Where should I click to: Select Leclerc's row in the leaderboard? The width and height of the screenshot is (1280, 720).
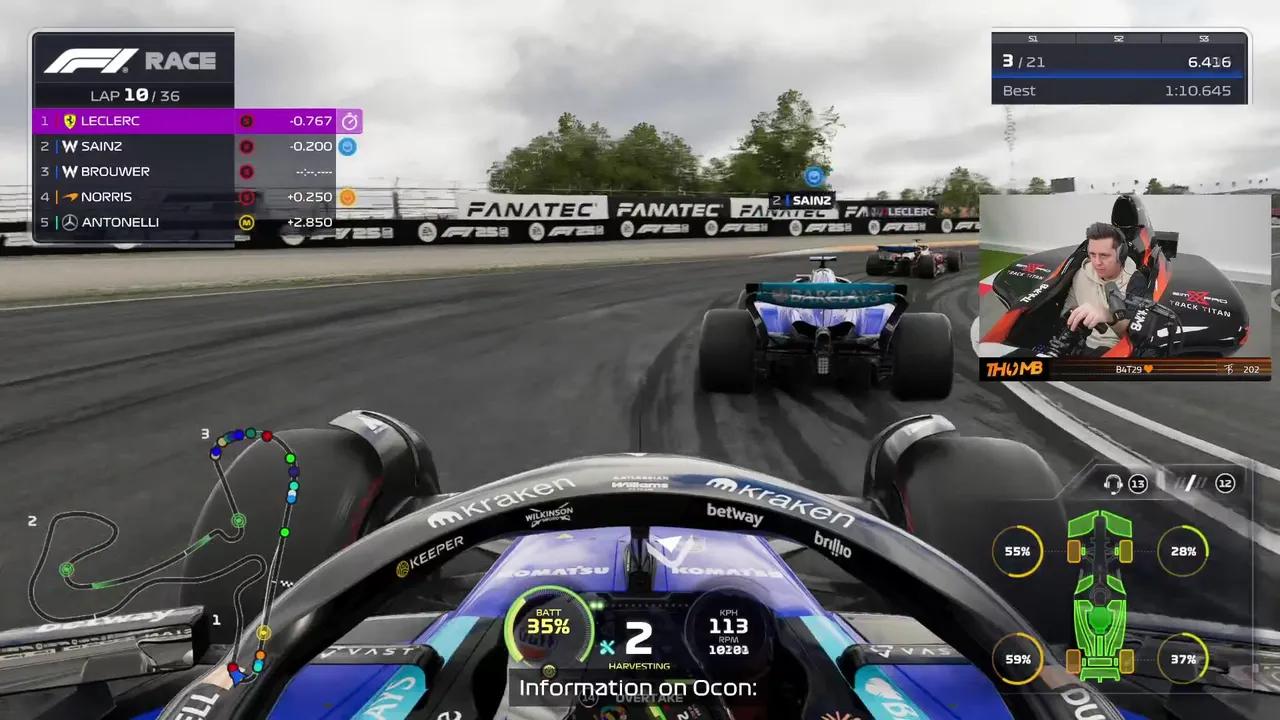185,121
